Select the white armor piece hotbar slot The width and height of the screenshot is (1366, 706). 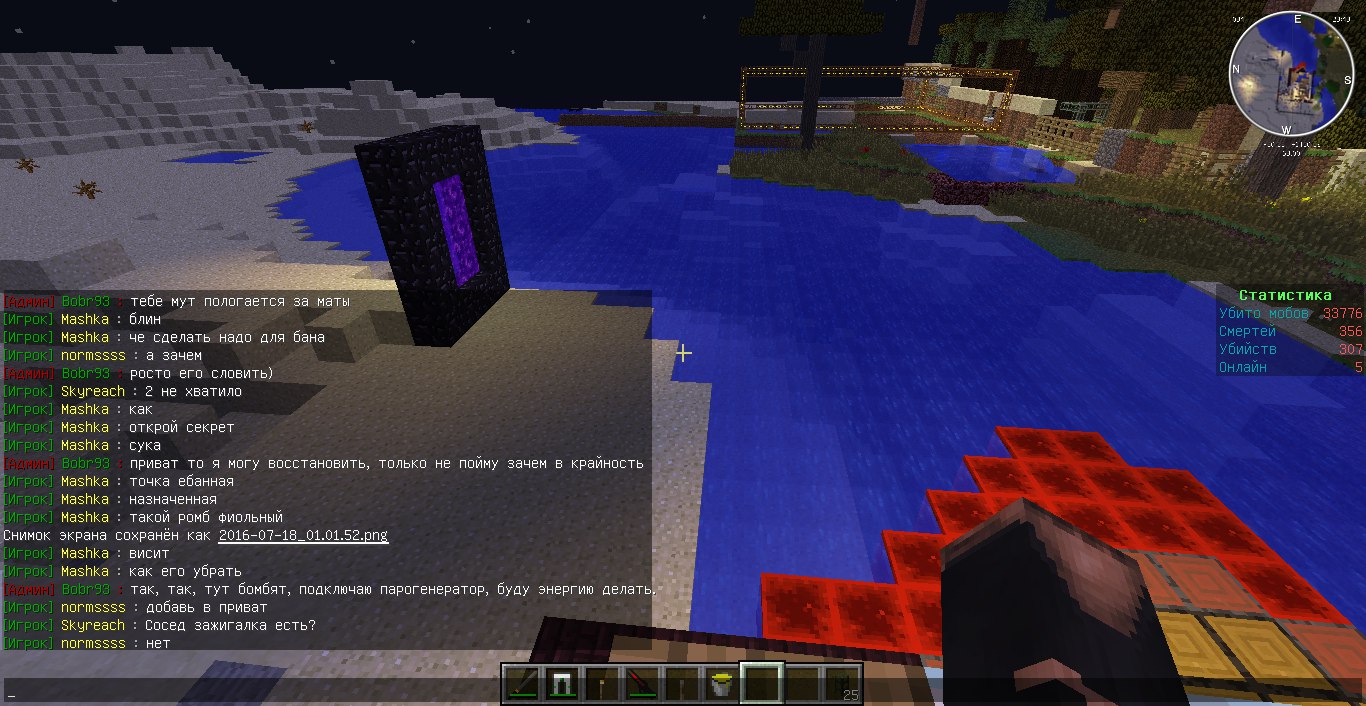tap(560, 684)
